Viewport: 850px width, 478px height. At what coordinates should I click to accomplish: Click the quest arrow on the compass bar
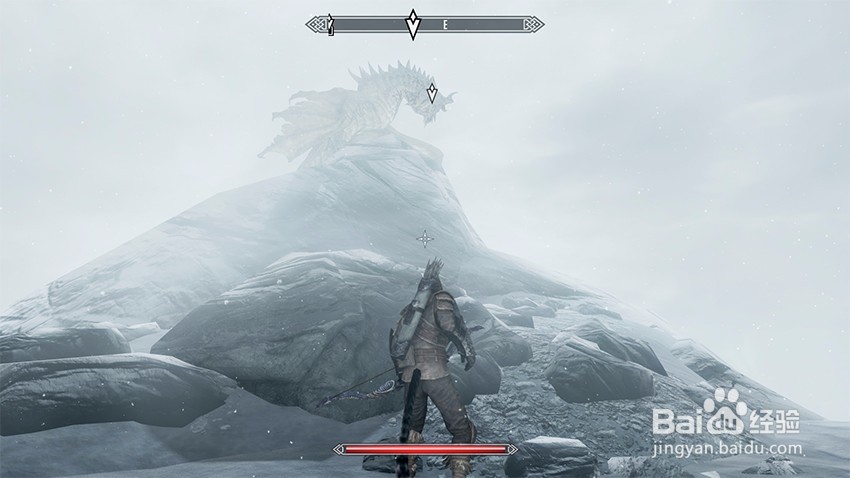click(x=413, y=24)
